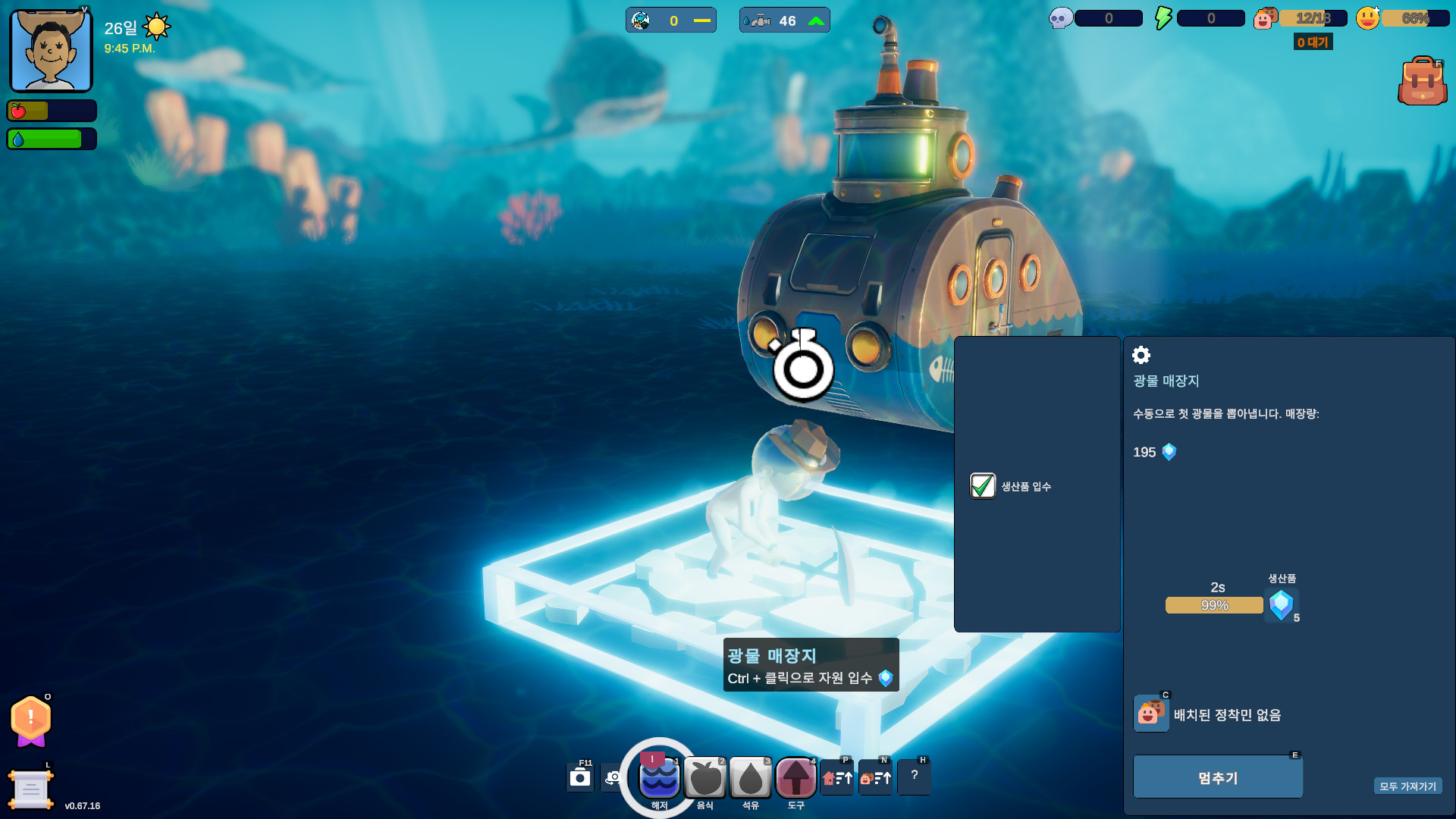The width and height of the screenshot is (1456, 819).
Task: Select the 해저 seabed build category
Action: tap(659, 778)
